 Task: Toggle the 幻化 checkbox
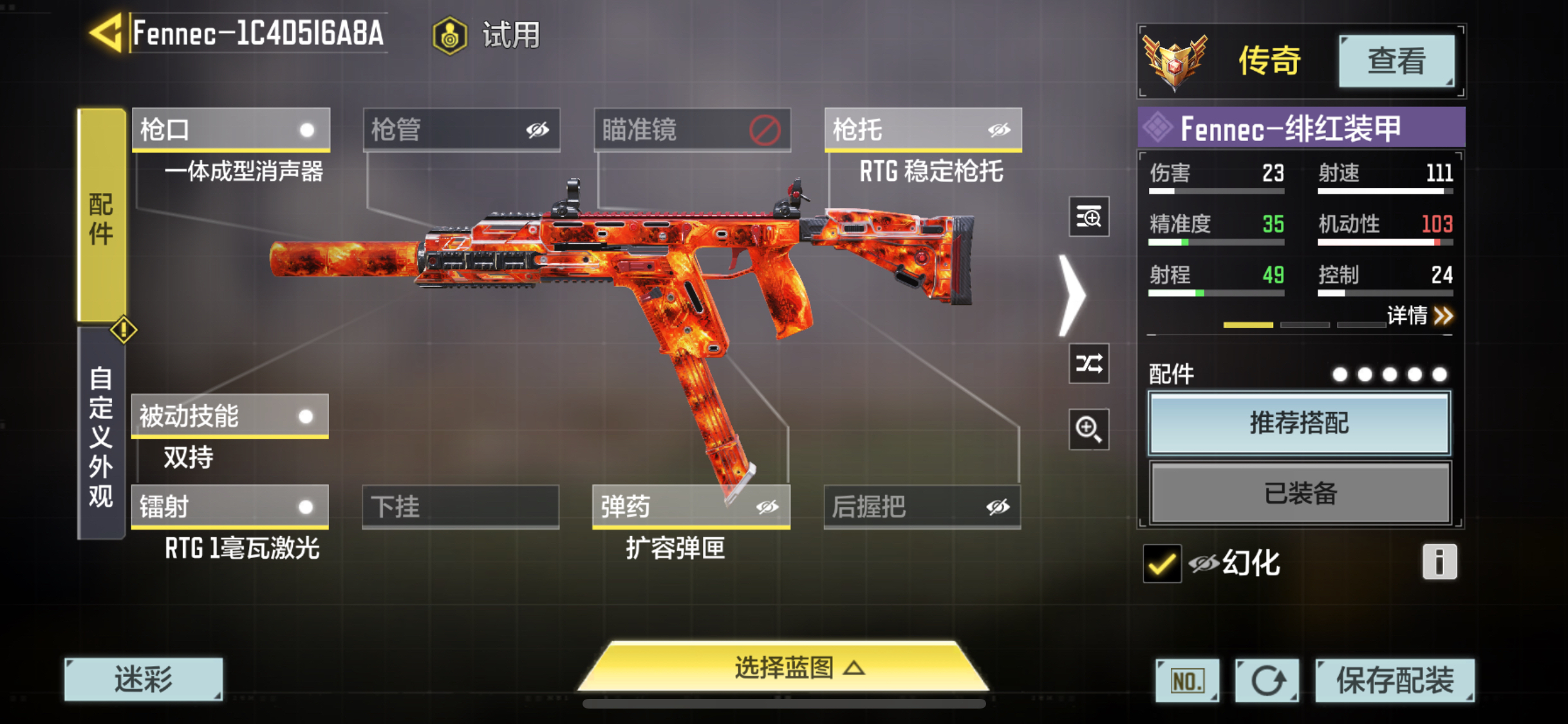1162,564
